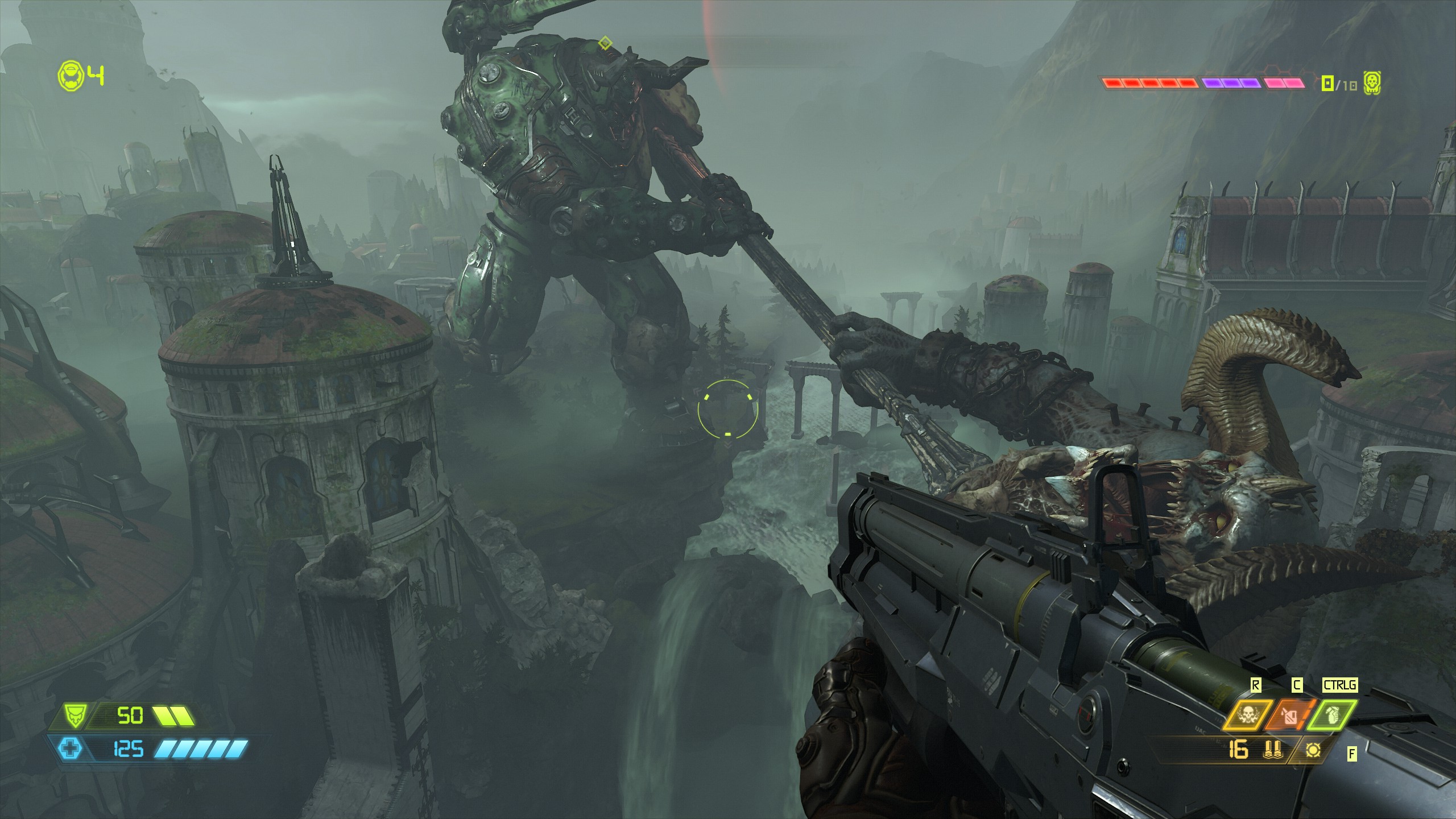Click the green armor helmet icon
This screenshot has width=1456, height=819.
coord(74,716)
